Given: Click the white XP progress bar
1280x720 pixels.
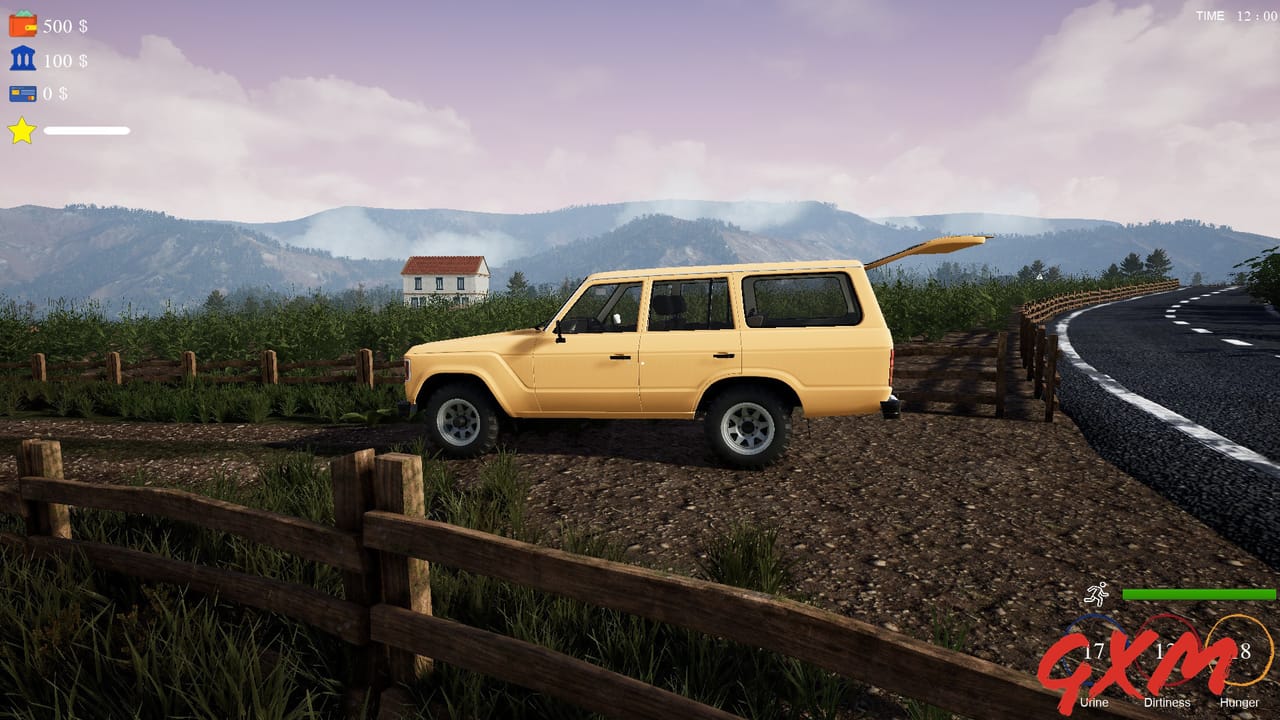Looking at the screenshot, I should point(85,130).
